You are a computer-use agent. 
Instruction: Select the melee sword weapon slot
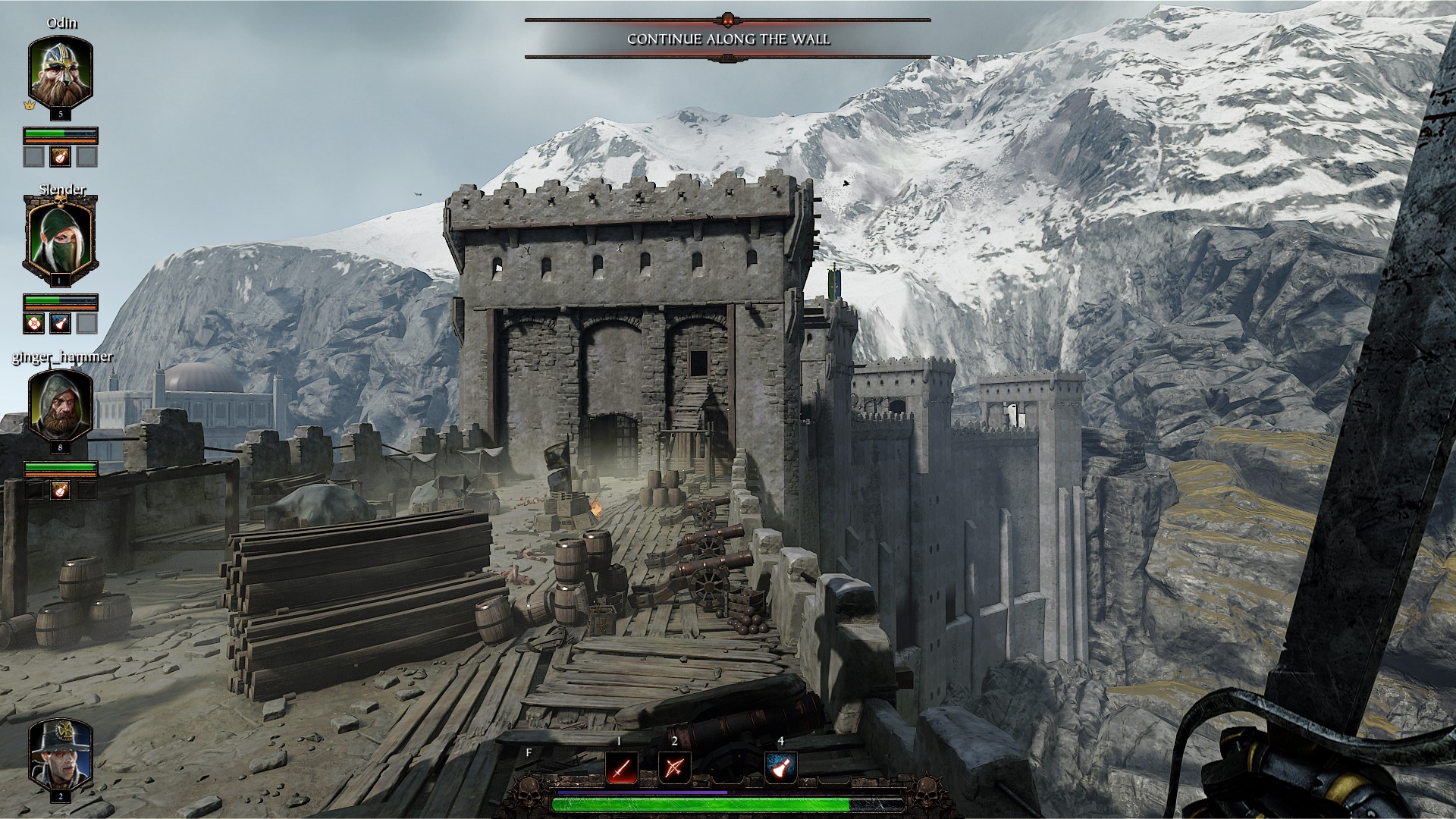[x=620, y=769]
